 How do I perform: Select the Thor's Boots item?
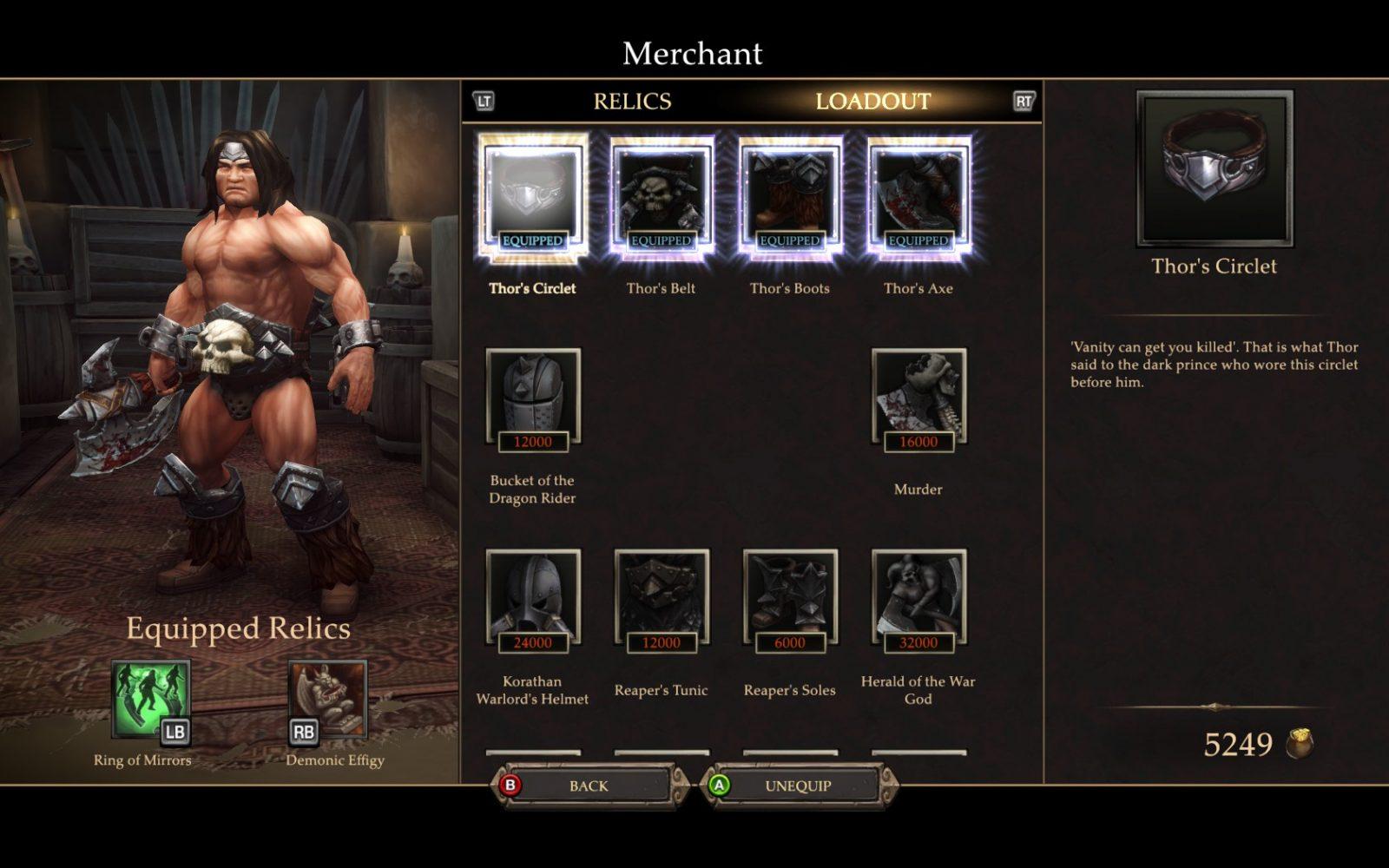pyautogui.click(x=789, y=198)
